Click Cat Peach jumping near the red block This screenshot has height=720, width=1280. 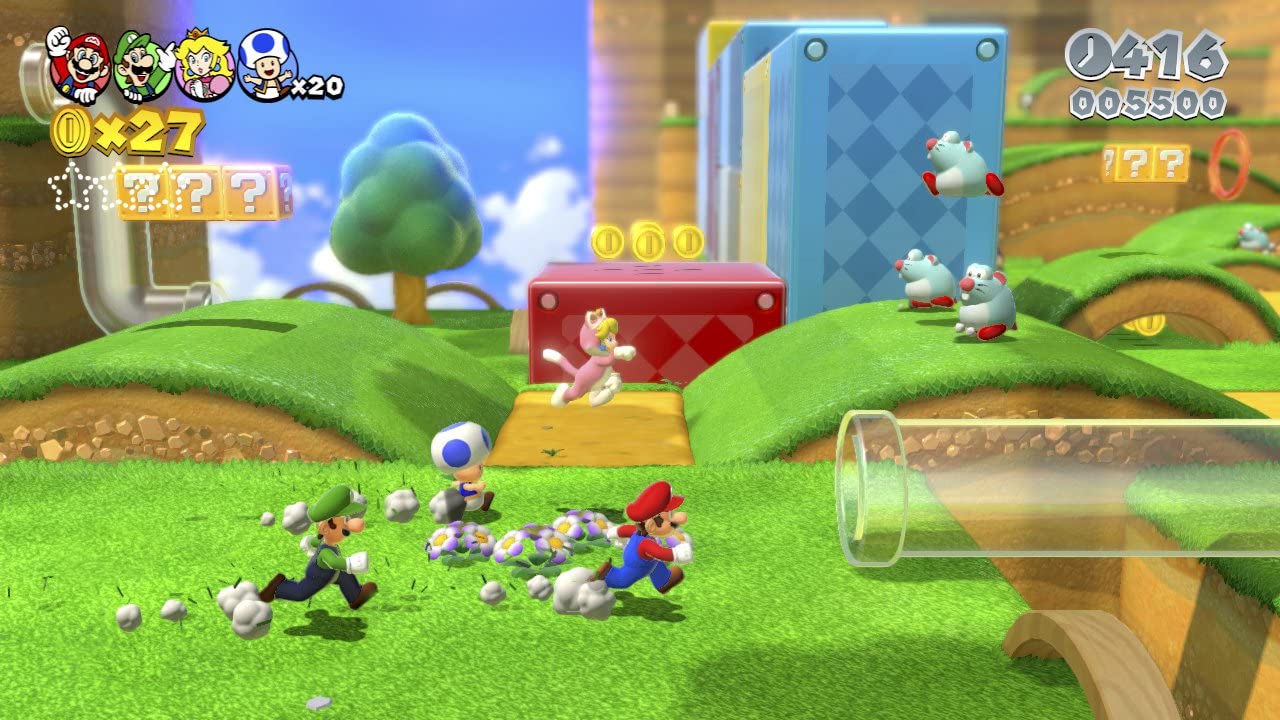(x=595, y=355)
